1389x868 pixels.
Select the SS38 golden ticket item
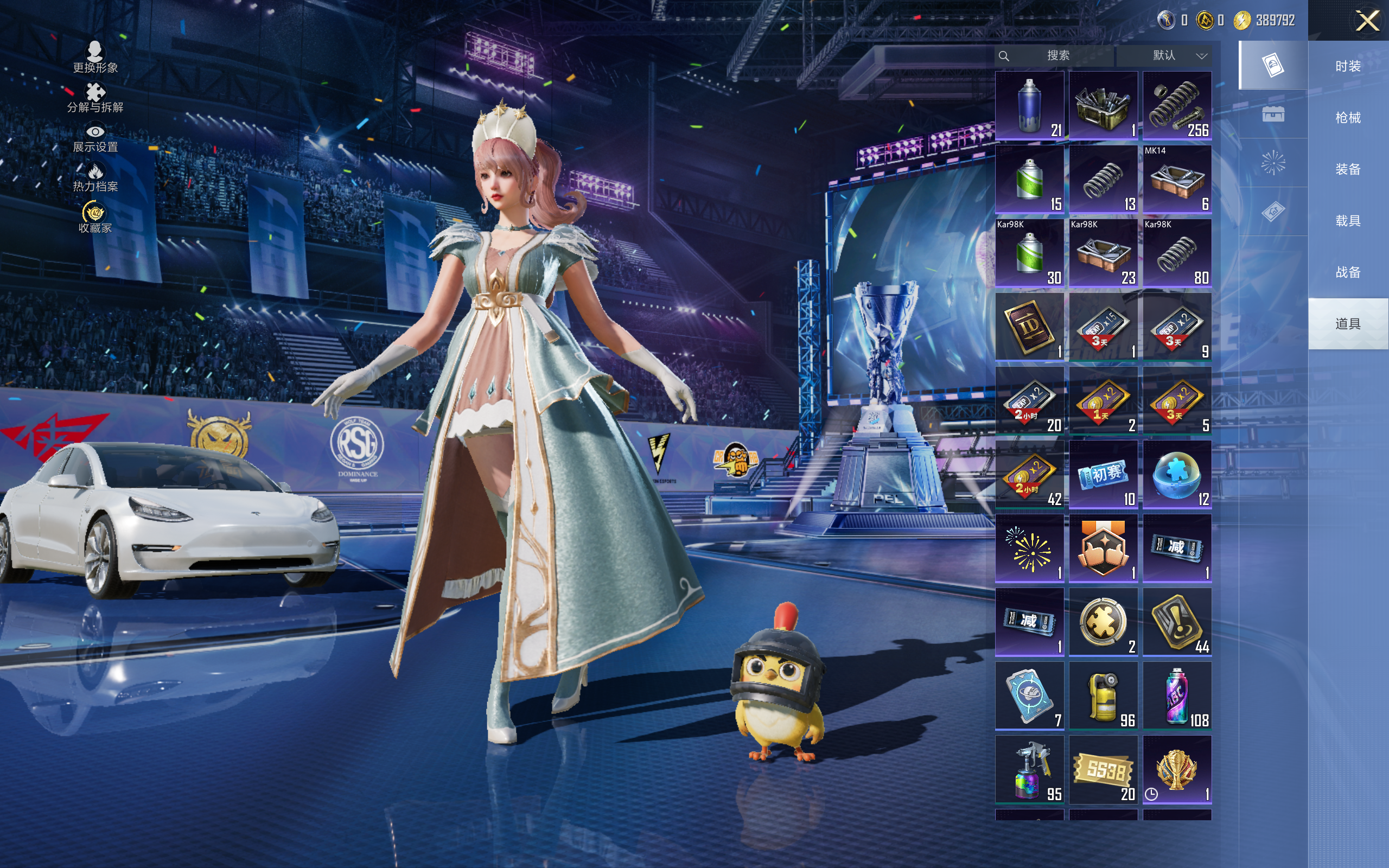(1103, 769)
